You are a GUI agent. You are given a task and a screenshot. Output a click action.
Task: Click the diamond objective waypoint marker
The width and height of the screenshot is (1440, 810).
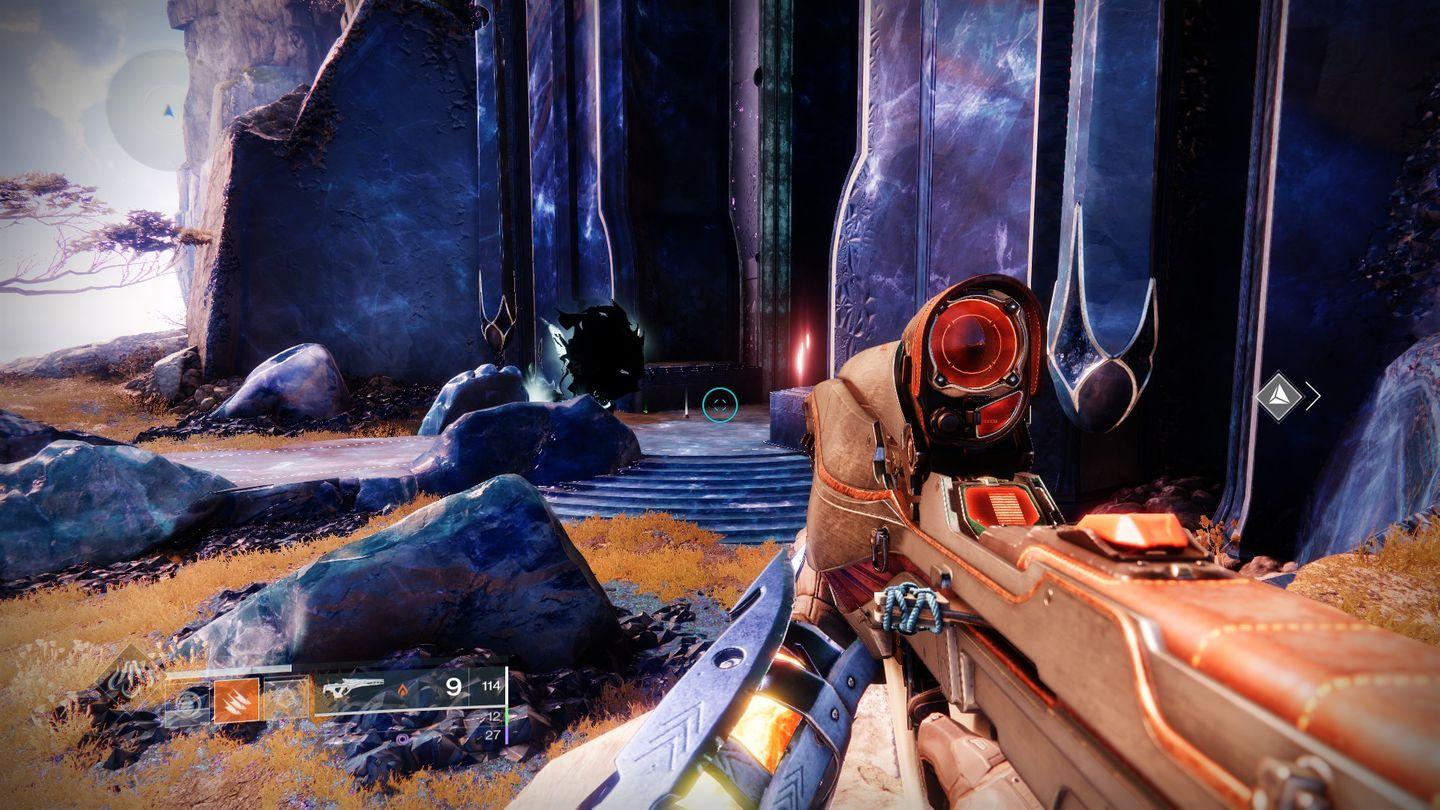1279,396
